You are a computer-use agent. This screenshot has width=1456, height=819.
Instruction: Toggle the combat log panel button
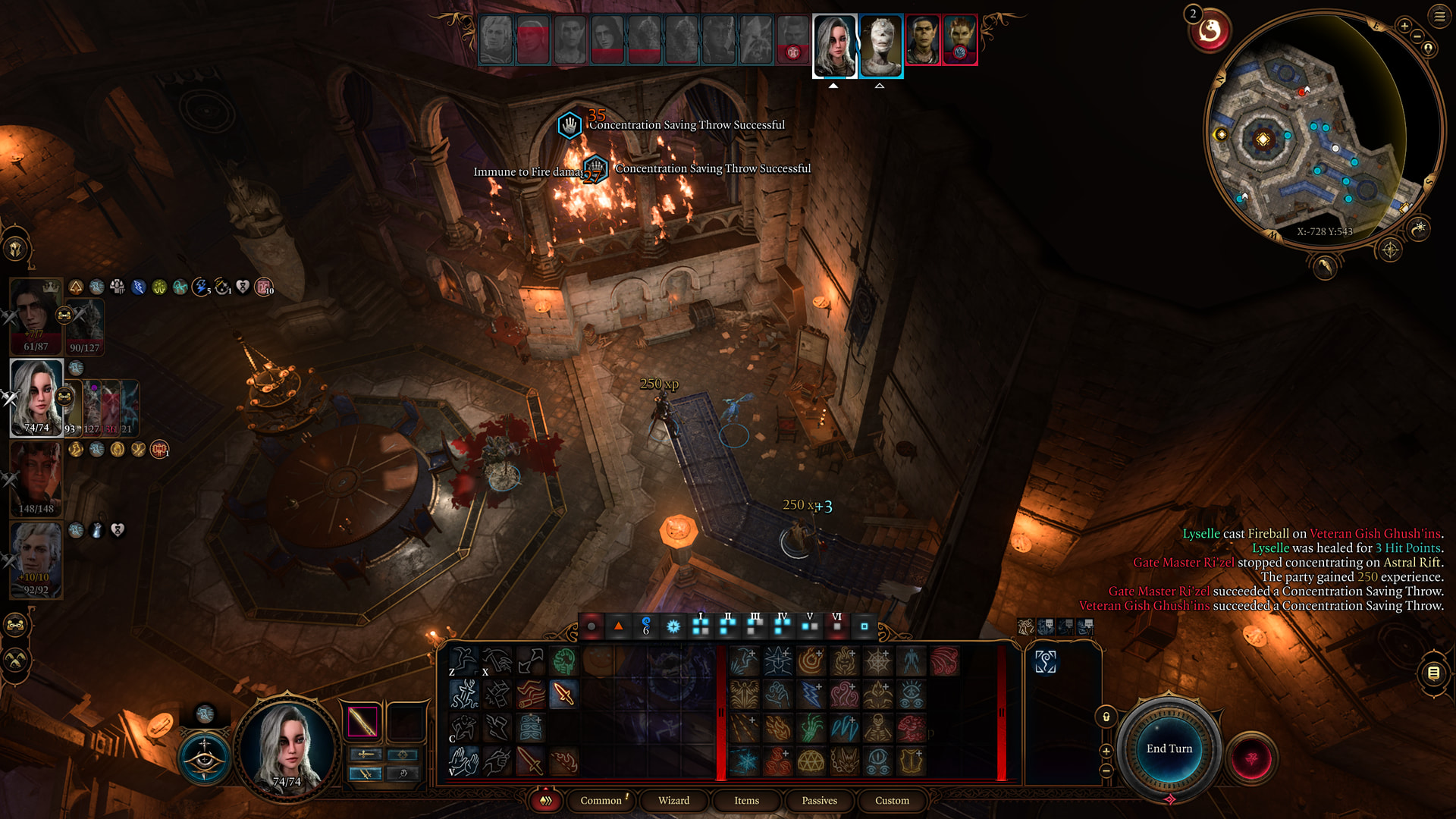point(1433,673)
